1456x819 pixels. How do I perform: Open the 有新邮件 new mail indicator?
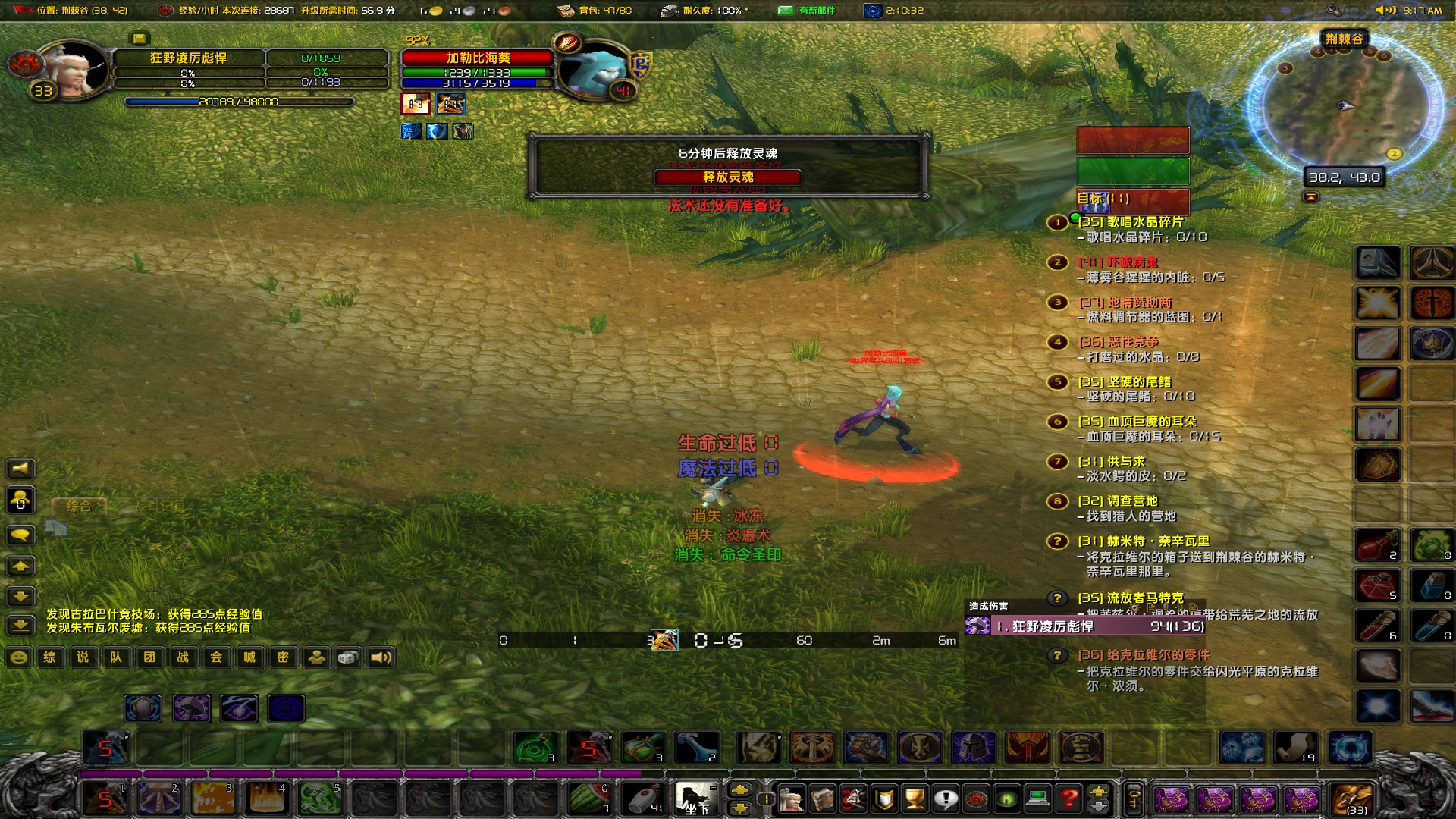coord(808,11)
